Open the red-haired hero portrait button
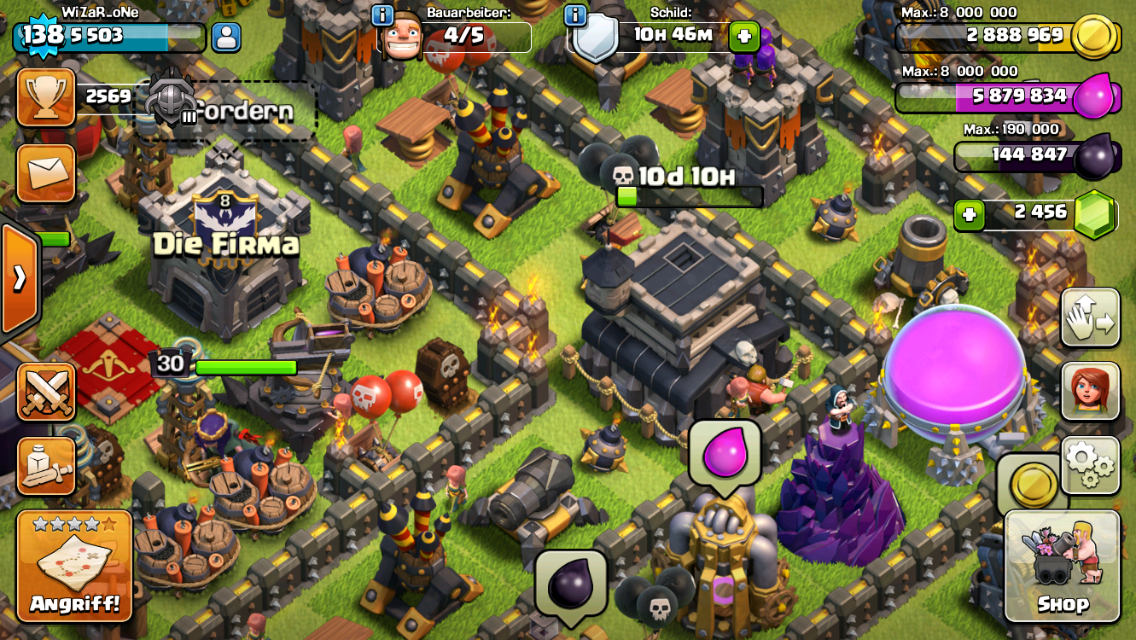The width and height of the screenshot is (1136, 640). (x=1090, y=390)
